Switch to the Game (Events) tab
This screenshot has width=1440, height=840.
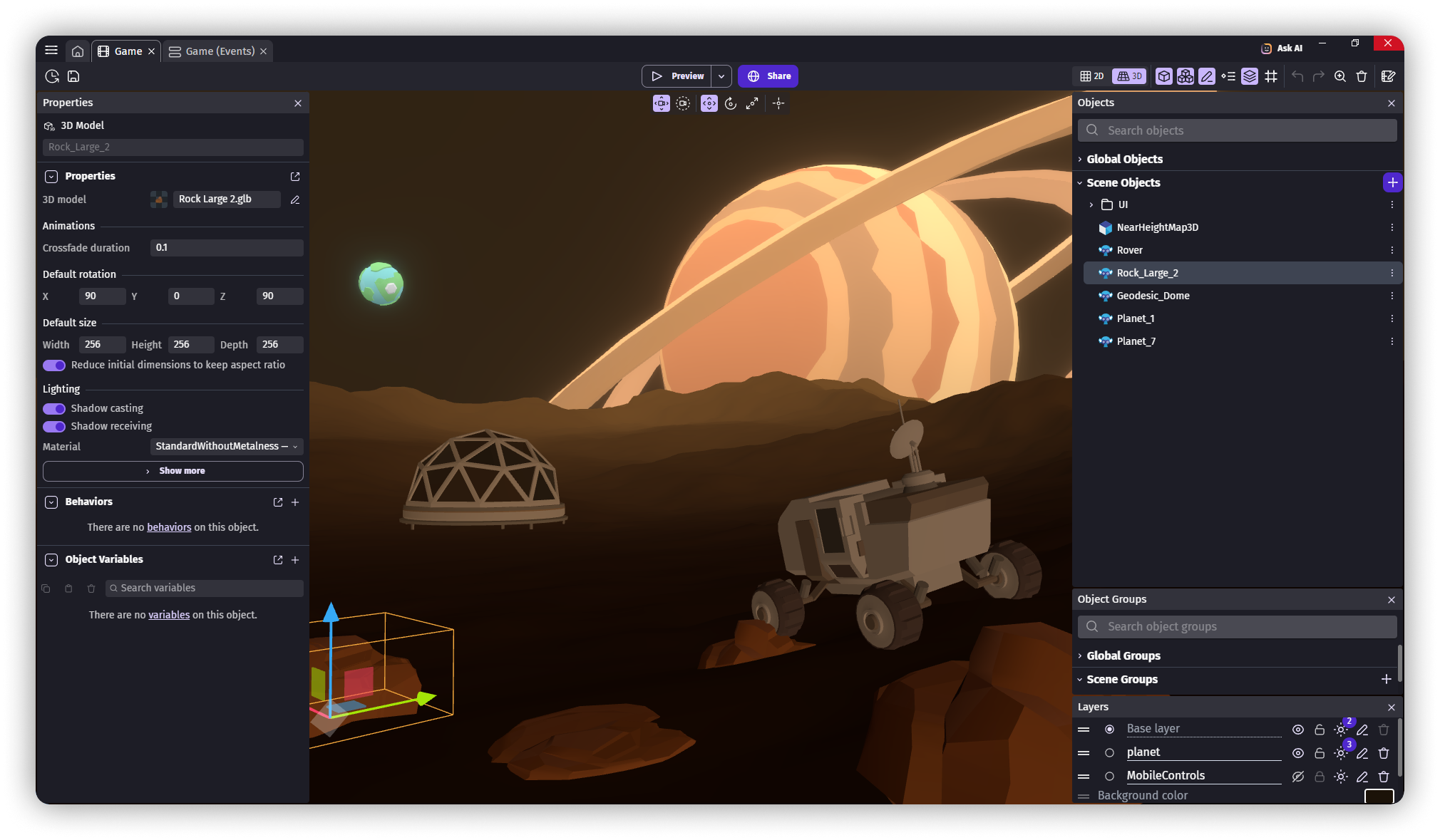tap(217, 51)
